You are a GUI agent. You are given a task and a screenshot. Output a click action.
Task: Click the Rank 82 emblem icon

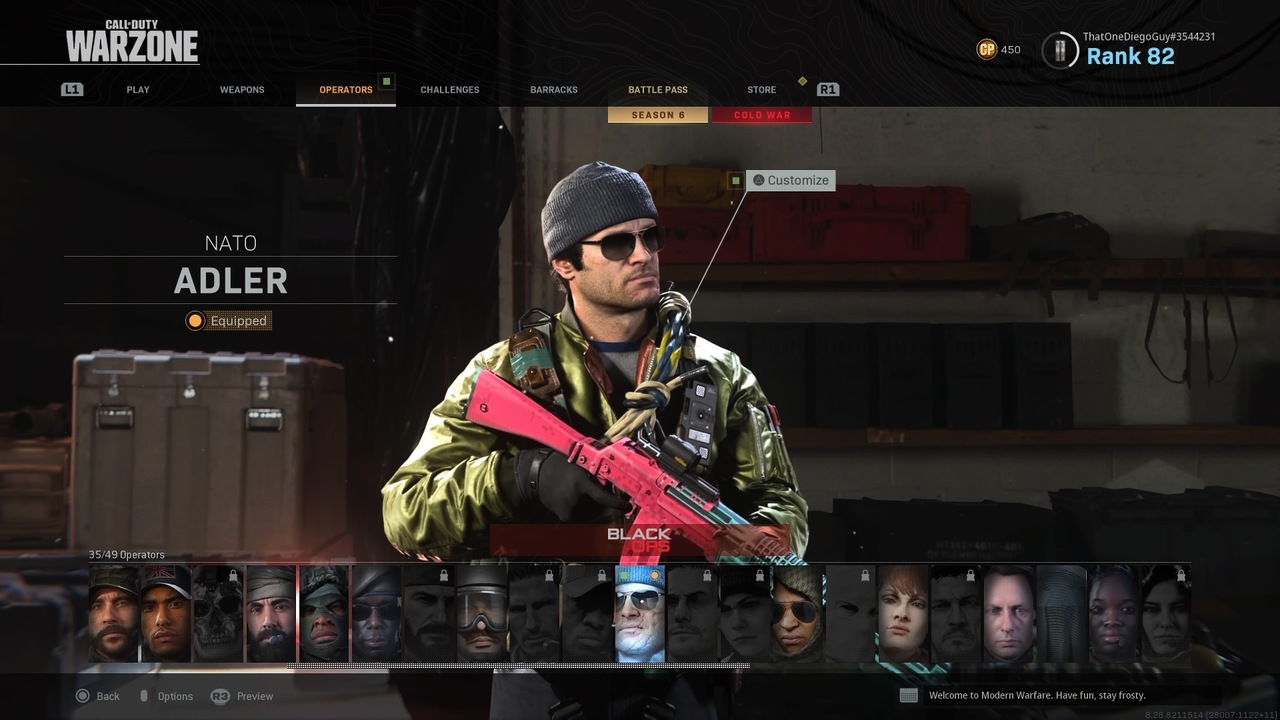click(1058, 49)
